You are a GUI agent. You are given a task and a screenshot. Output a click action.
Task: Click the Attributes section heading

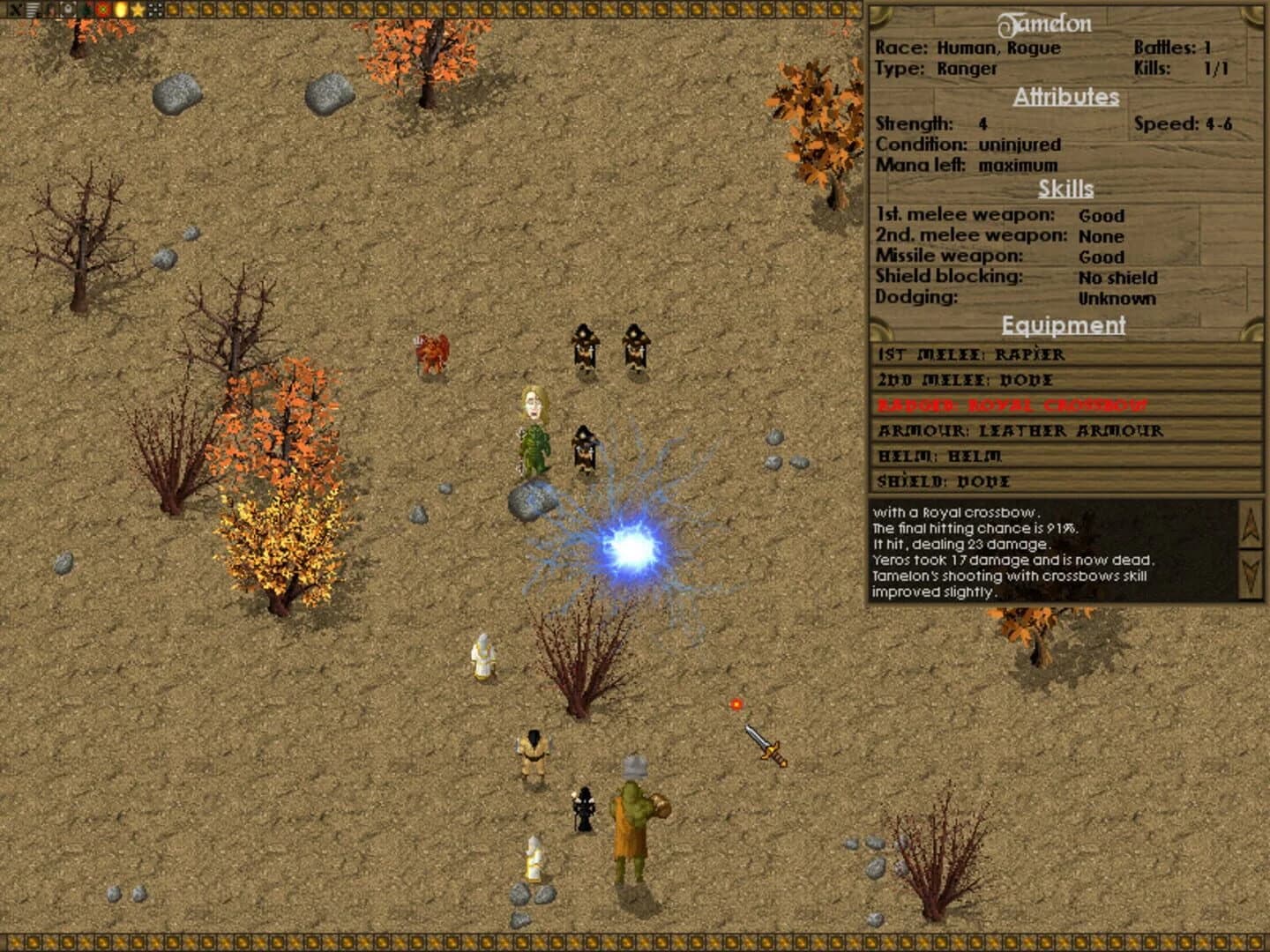click(x=1065, y=97)
